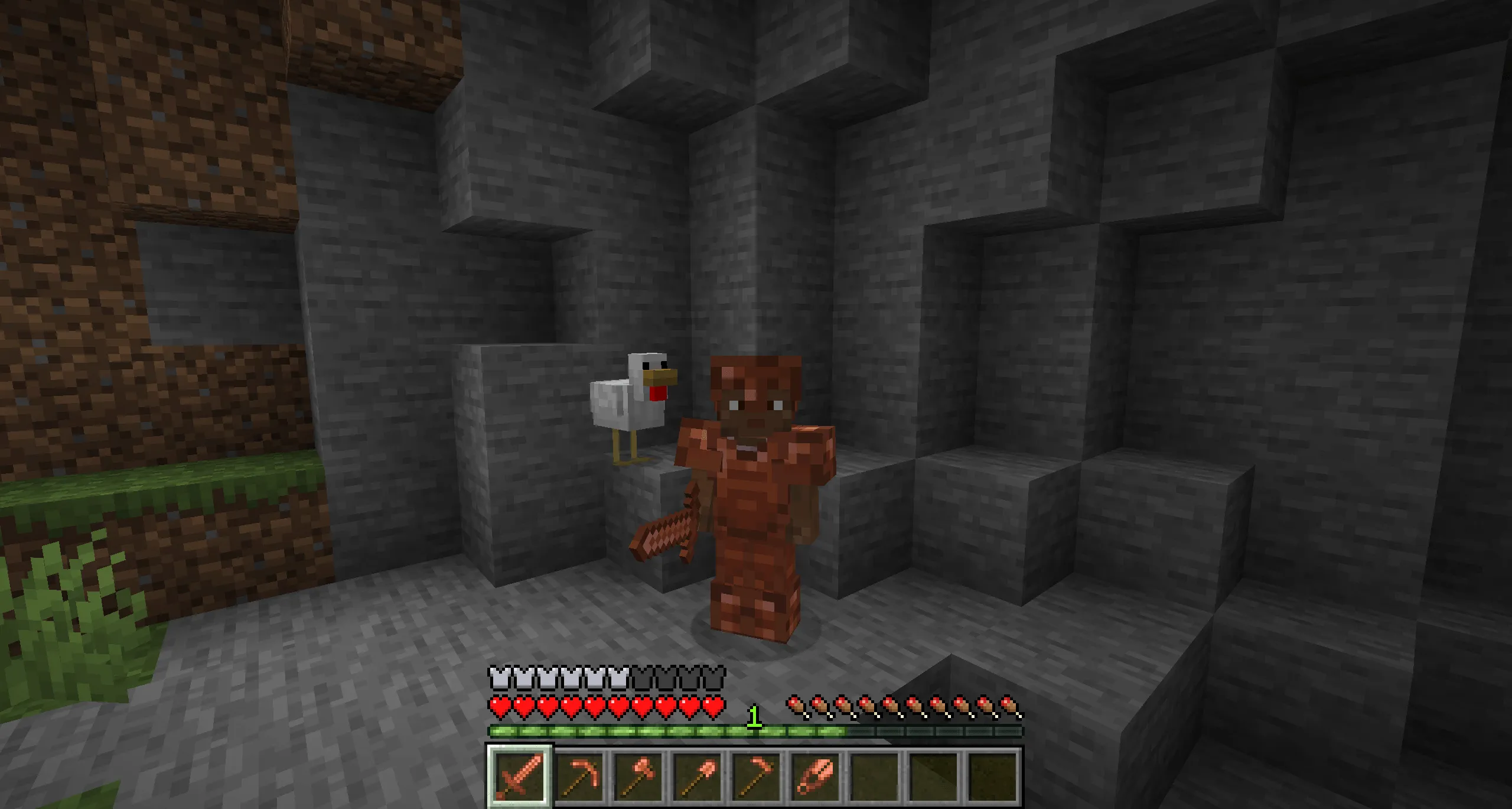
Task: Click the first armor chestplate icon
Action: click(499, 678)
